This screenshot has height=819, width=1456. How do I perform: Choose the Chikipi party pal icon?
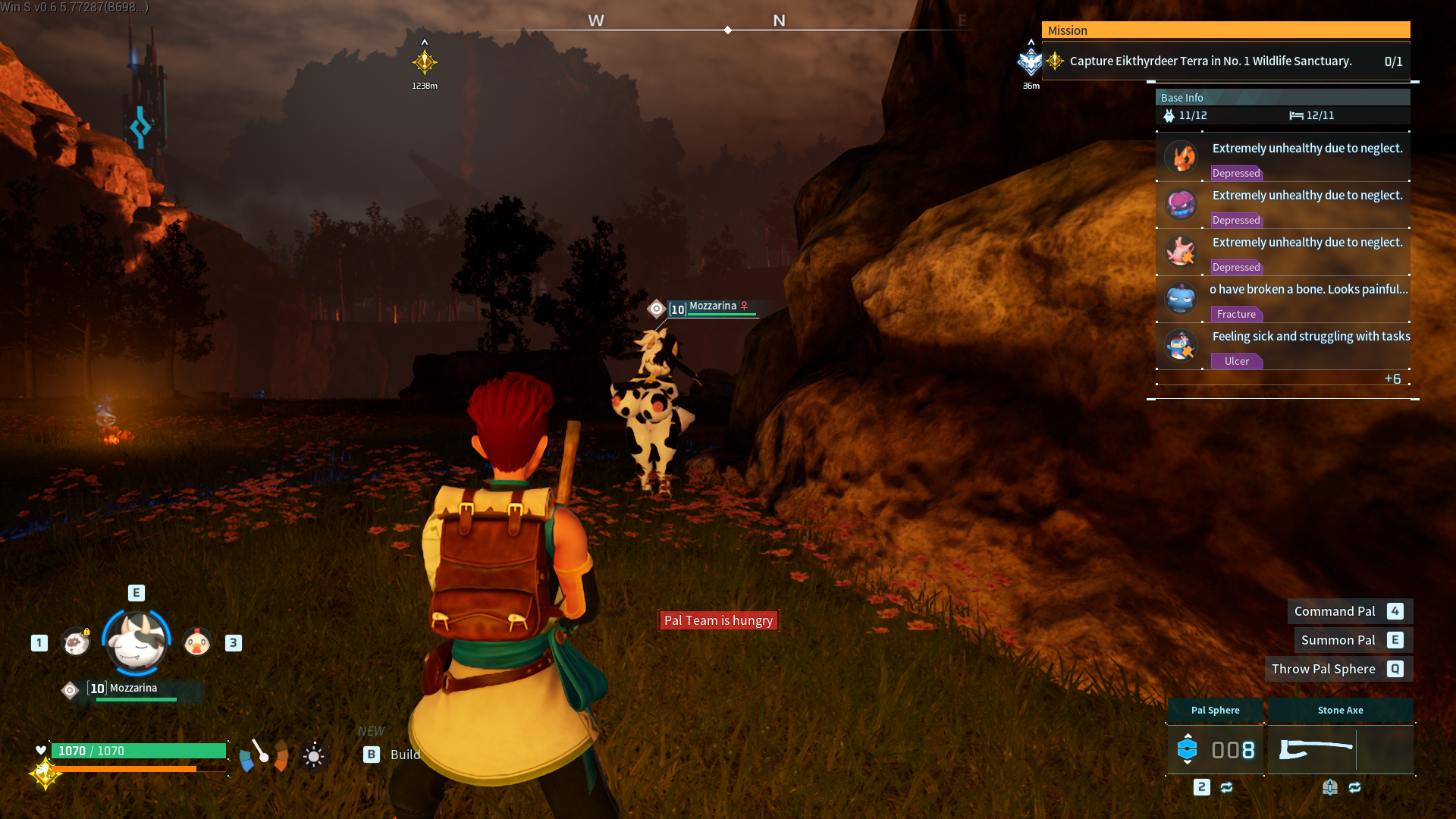(x=197, y=642)
